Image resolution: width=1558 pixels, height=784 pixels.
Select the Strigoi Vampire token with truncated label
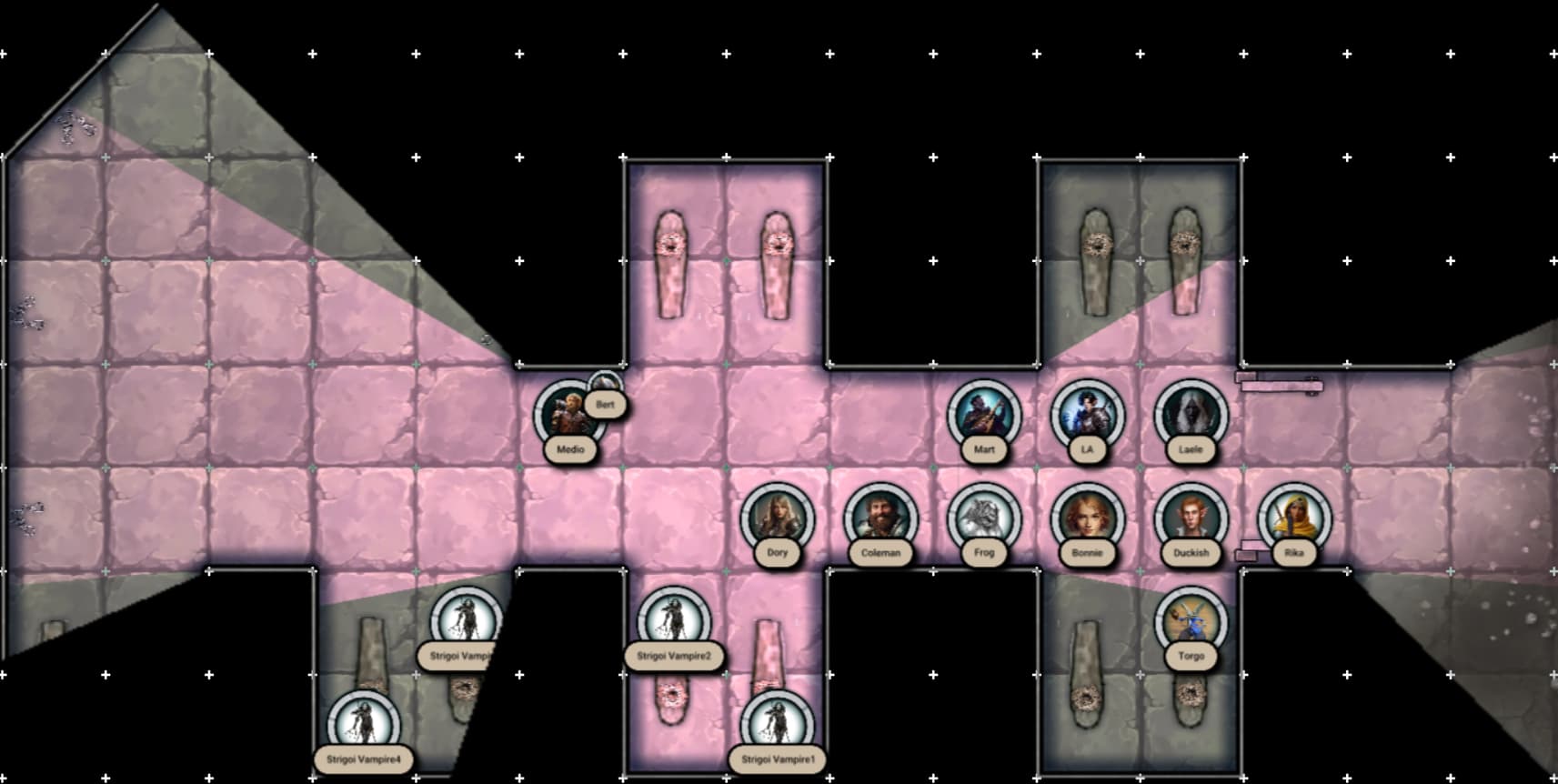point(466,622)
